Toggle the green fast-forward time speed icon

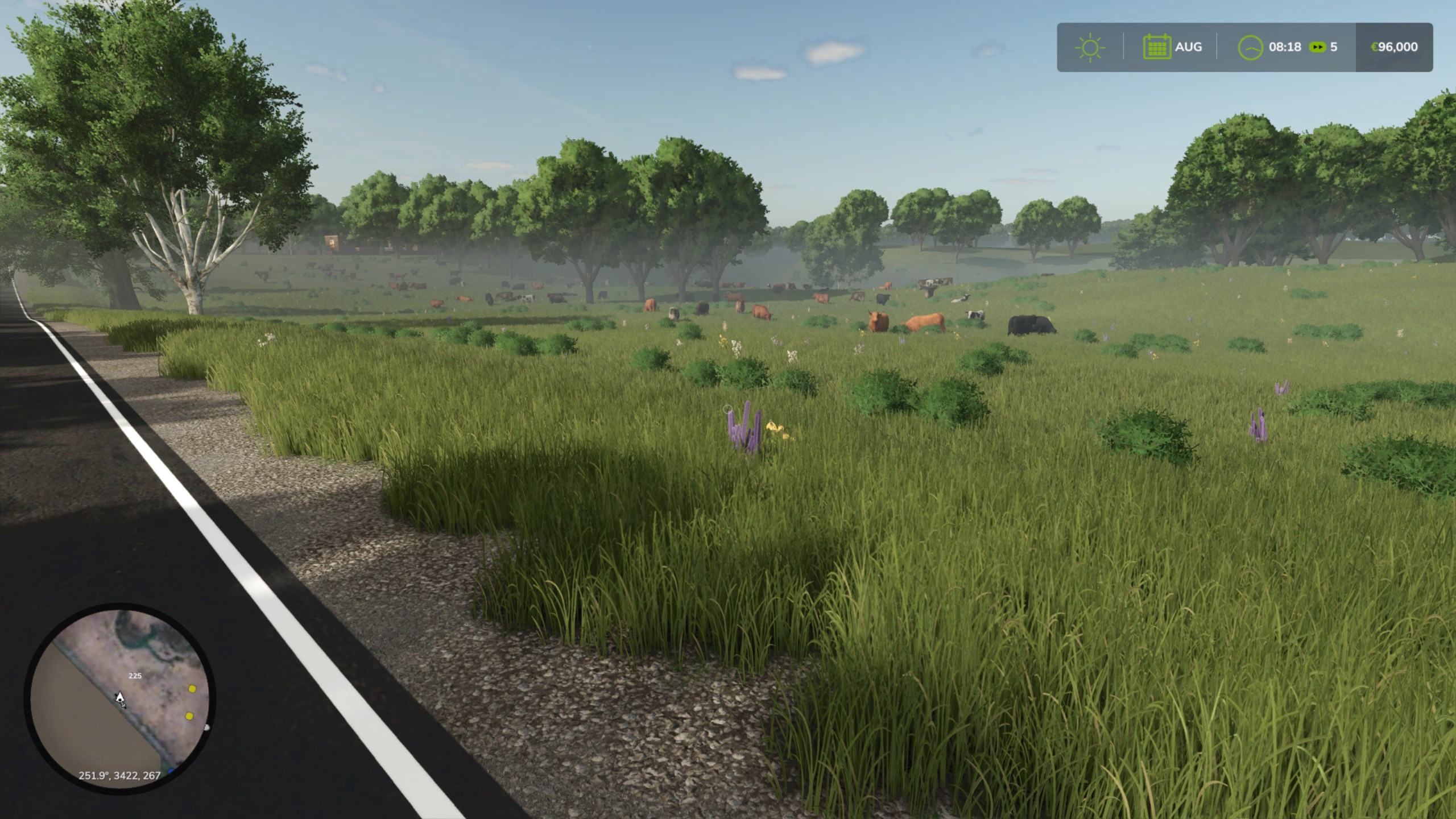pos(1317,47)
